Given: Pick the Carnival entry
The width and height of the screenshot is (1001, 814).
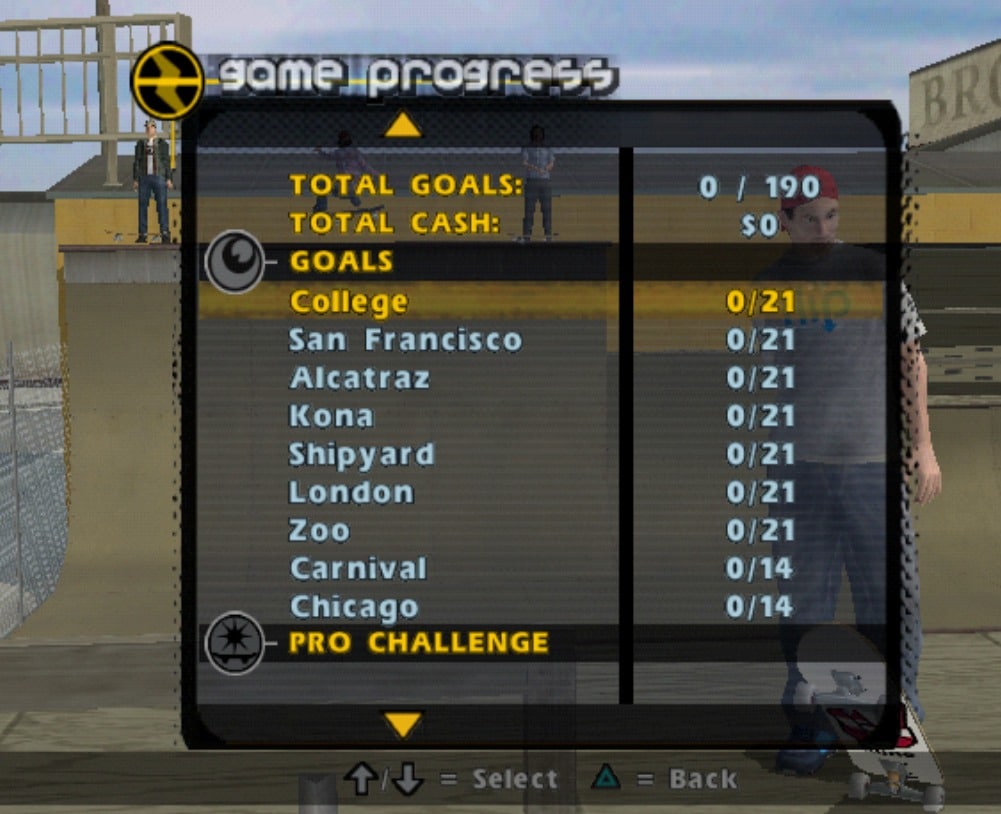Looking at the screenshot, I should pos(358,568).
